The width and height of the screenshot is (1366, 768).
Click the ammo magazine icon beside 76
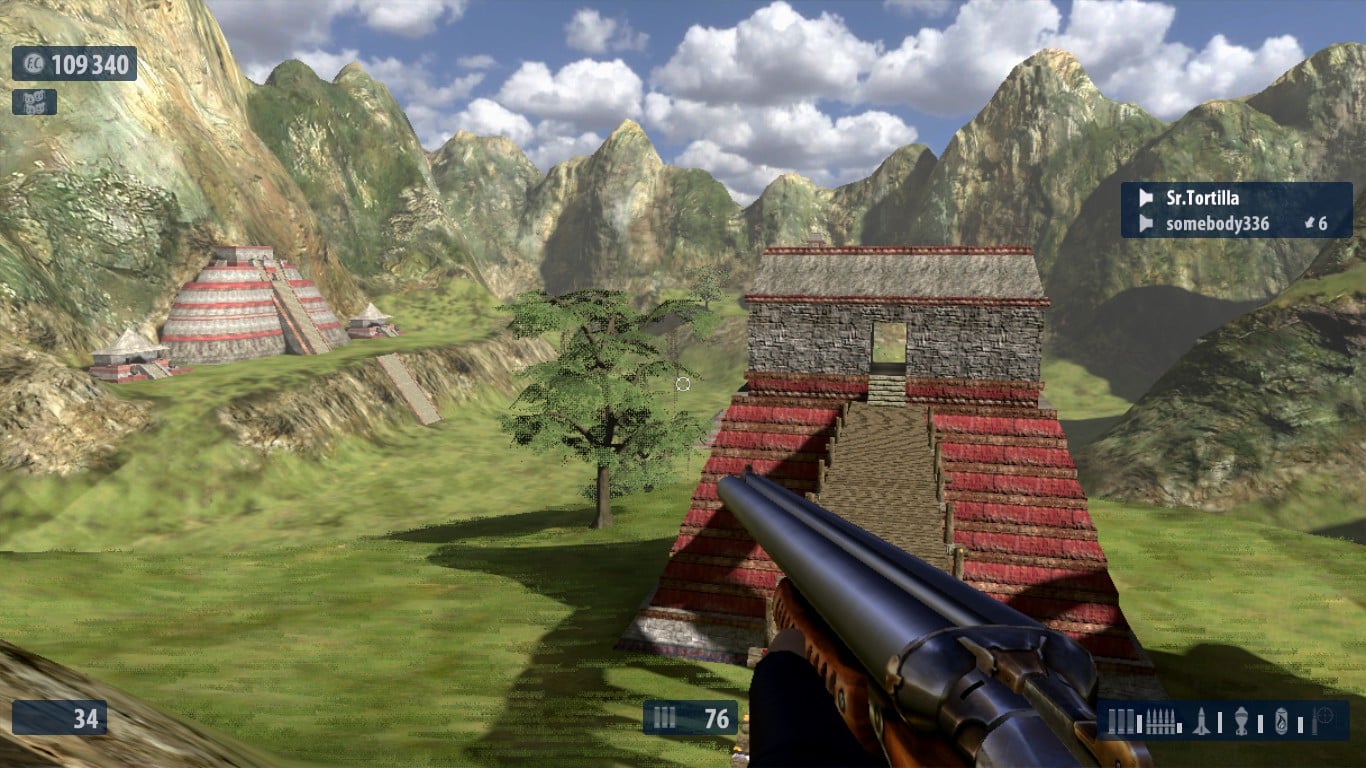[x=664, y=717]
